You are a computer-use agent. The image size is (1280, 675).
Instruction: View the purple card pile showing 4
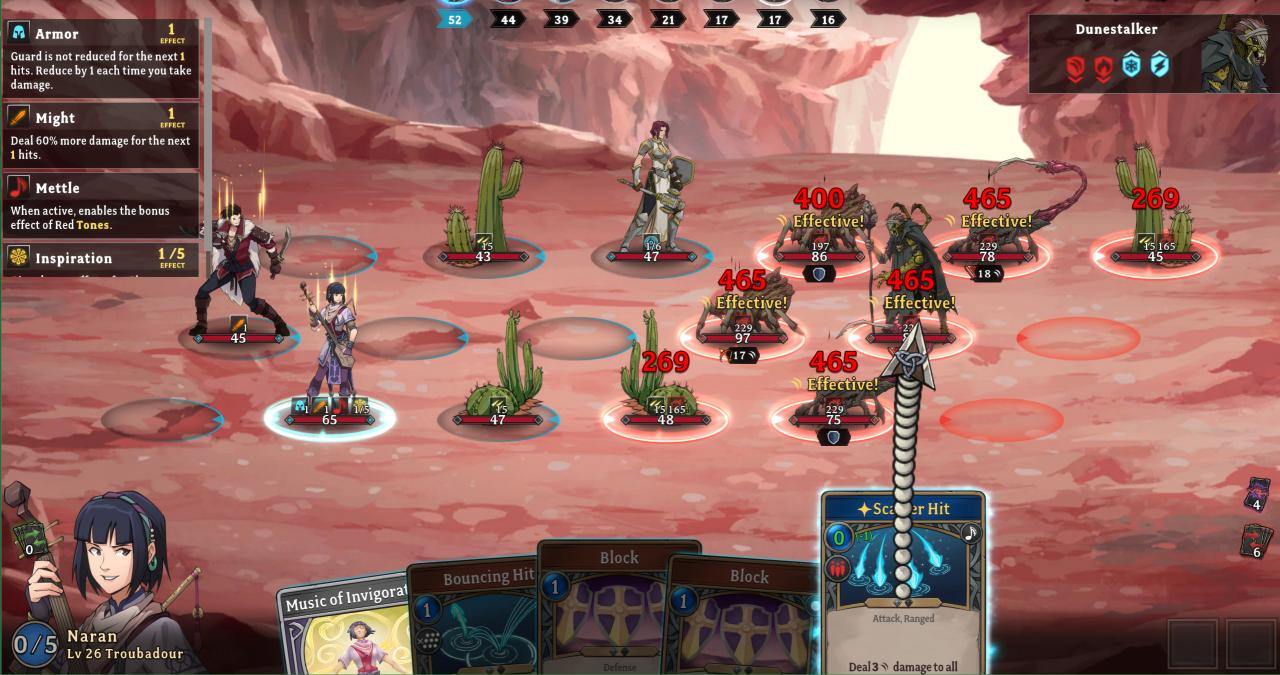1257,494
